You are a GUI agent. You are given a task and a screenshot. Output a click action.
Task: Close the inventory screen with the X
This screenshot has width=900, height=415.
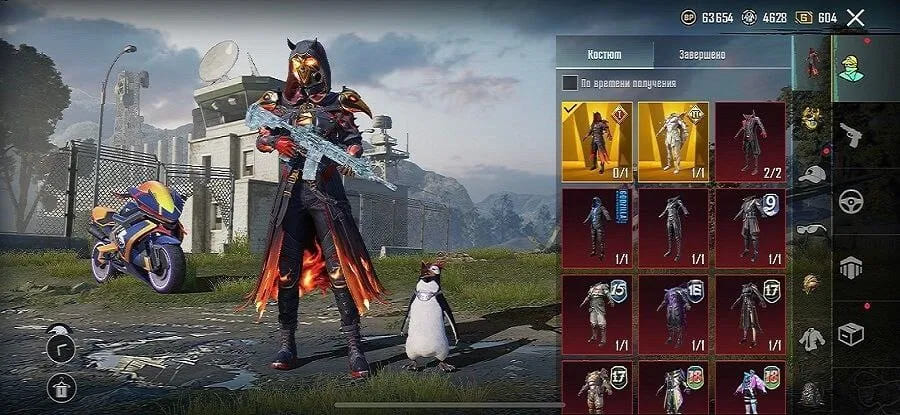pyautogui.click(x=855, y=17)
